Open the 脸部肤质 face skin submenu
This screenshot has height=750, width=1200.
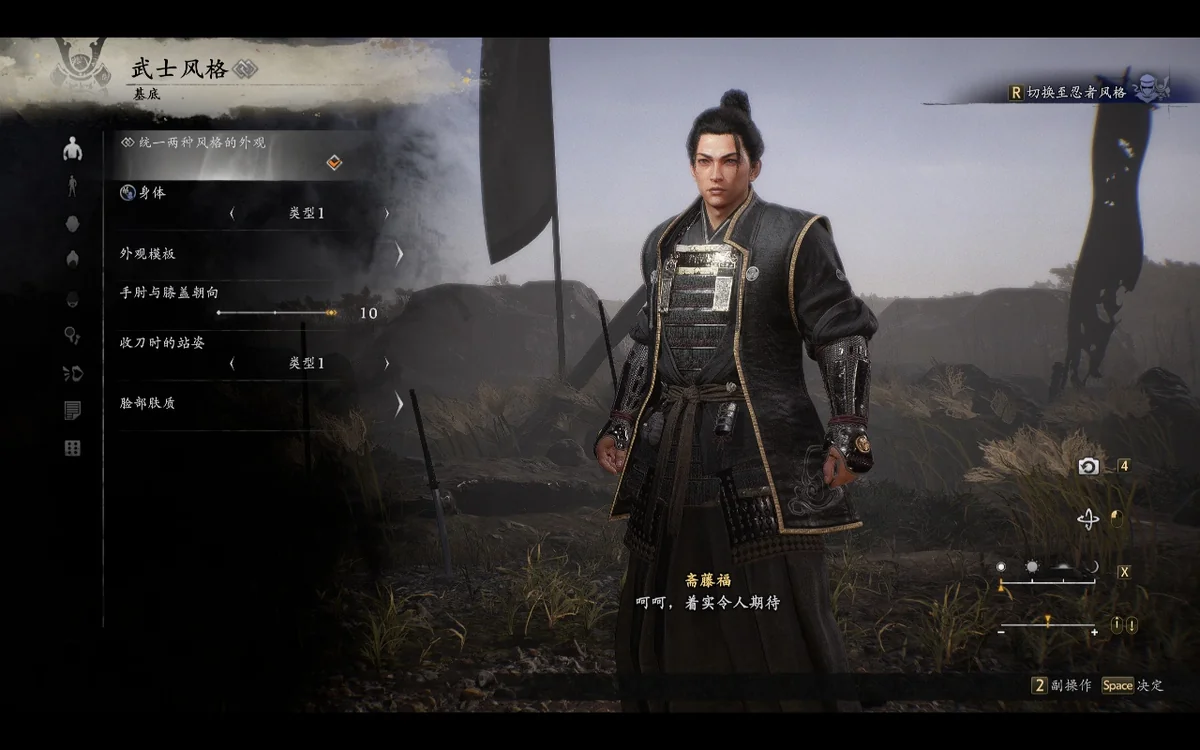[398, 404]
